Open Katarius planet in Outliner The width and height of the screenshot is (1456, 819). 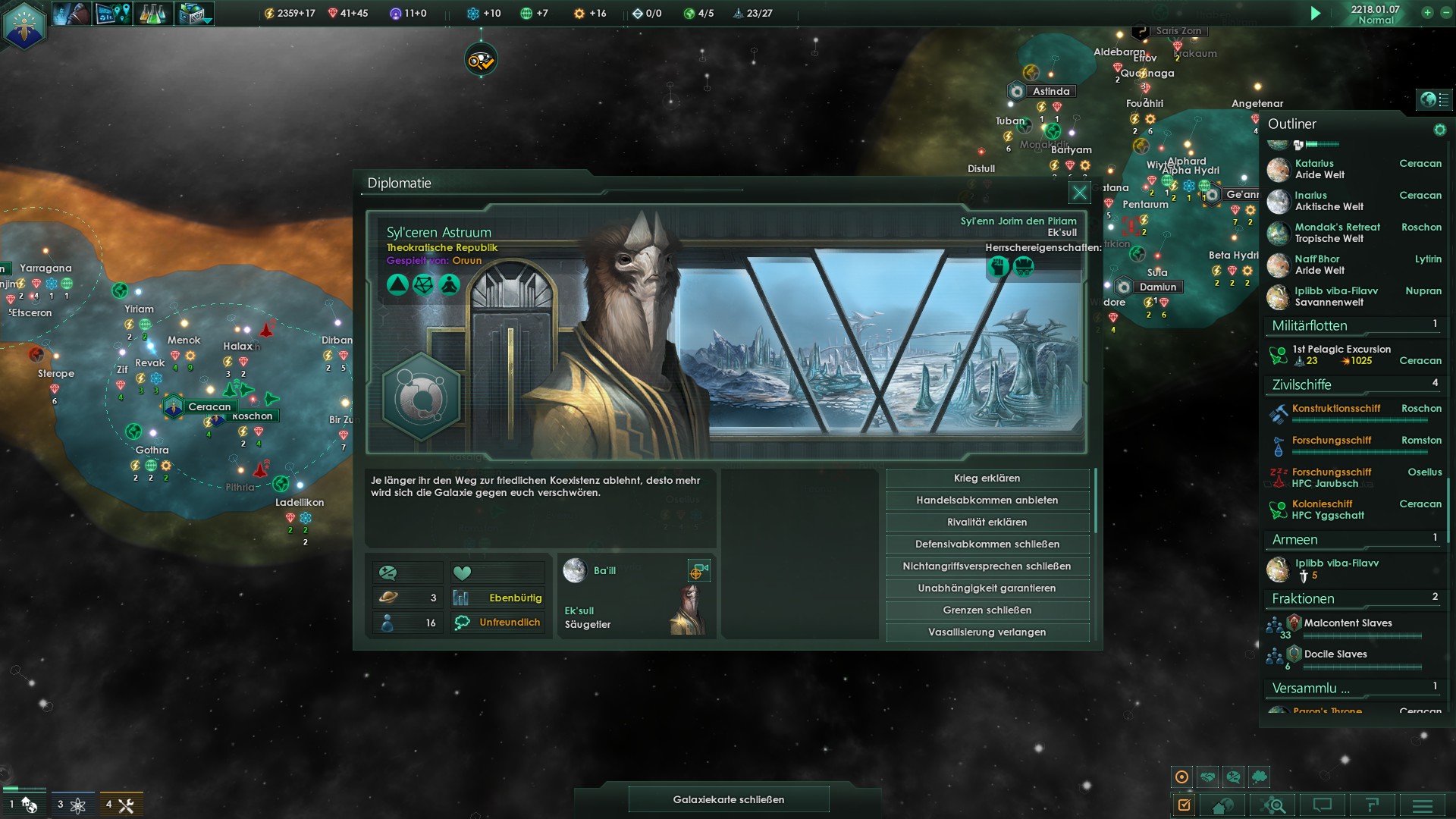pyautogui.click(x=1314, y=164)
